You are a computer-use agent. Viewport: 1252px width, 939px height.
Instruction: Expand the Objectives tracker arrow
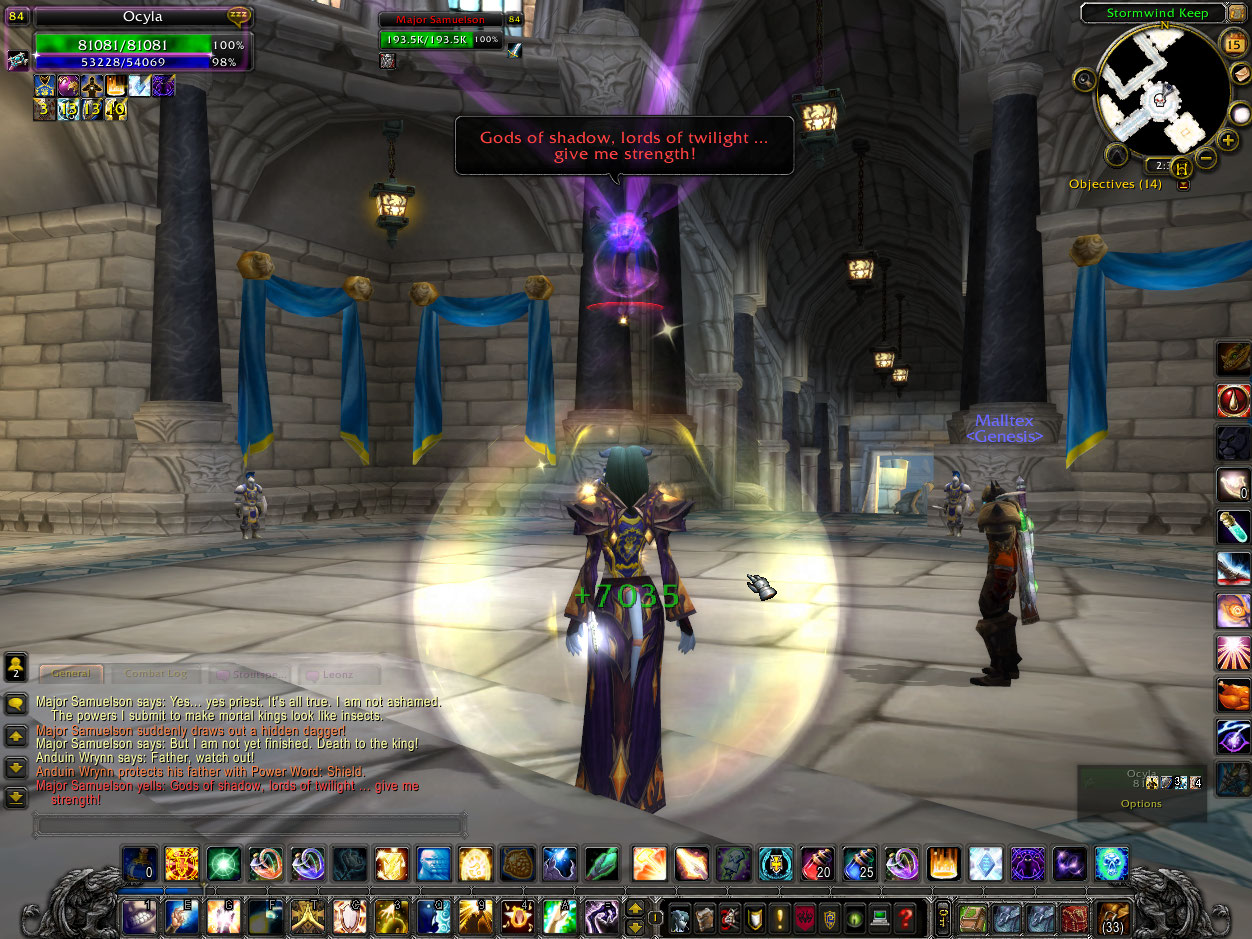(x=1184, y=184)
